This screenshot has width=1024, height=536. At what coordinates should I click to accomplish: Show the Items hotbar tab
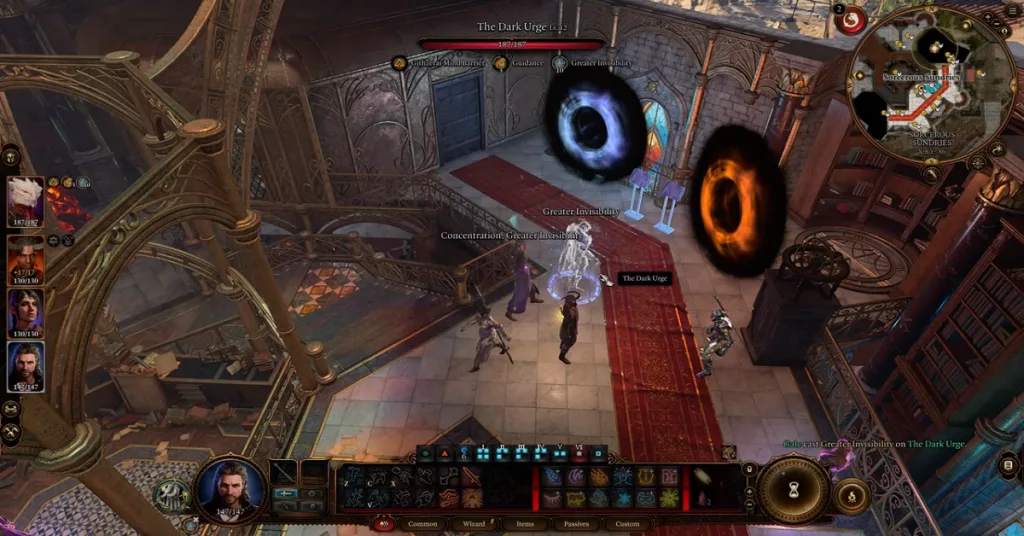[x=525, y=523]
